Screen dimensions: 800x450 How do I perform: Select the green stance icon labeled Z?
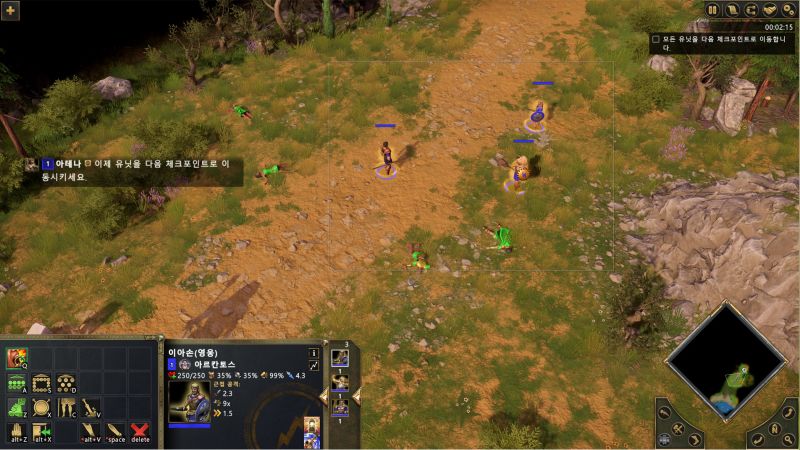pyautogui.click(x=17, y=408)
